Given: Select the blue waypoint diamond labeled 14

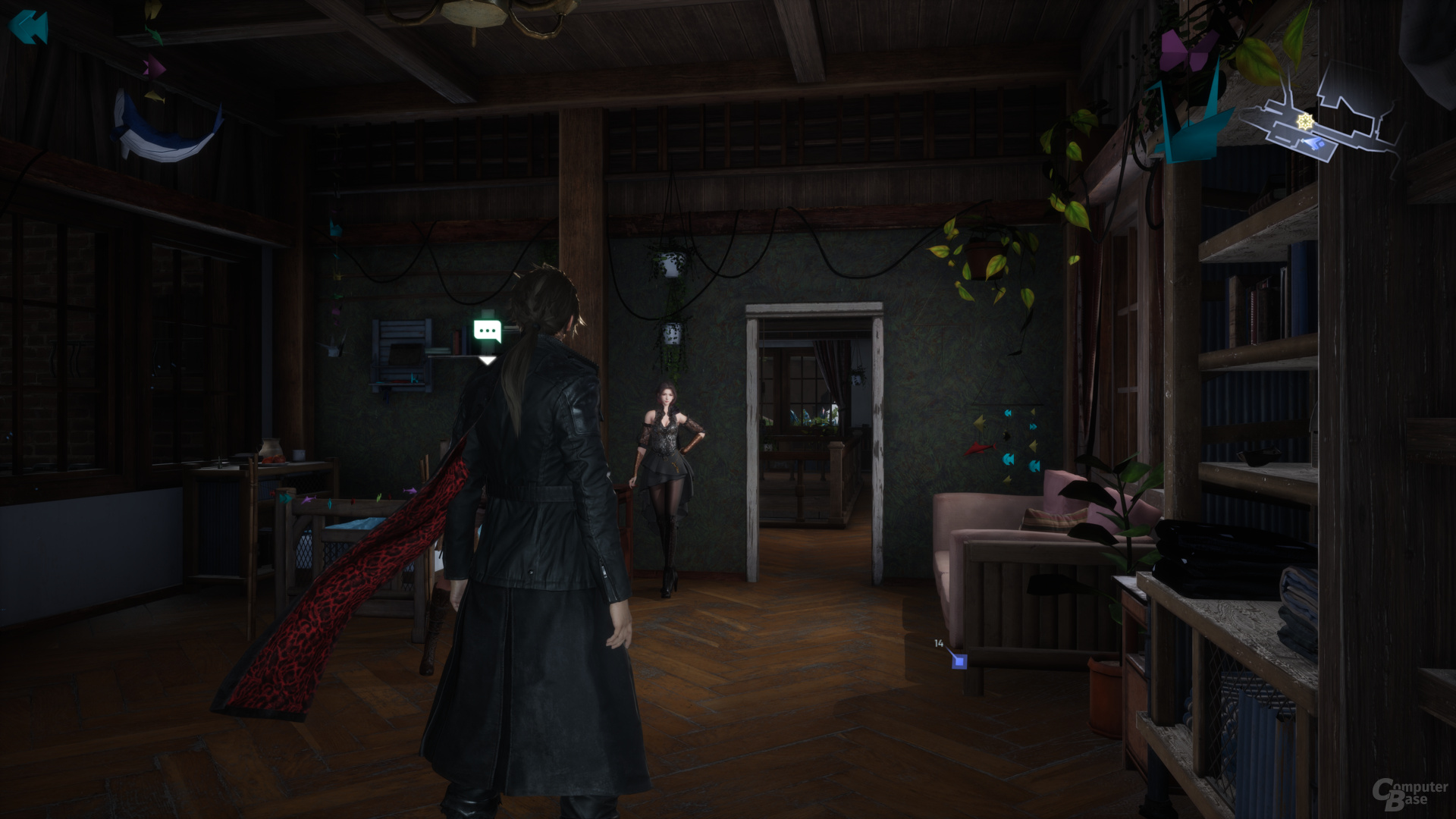Looking at the screenshot, I should point(959,661).
